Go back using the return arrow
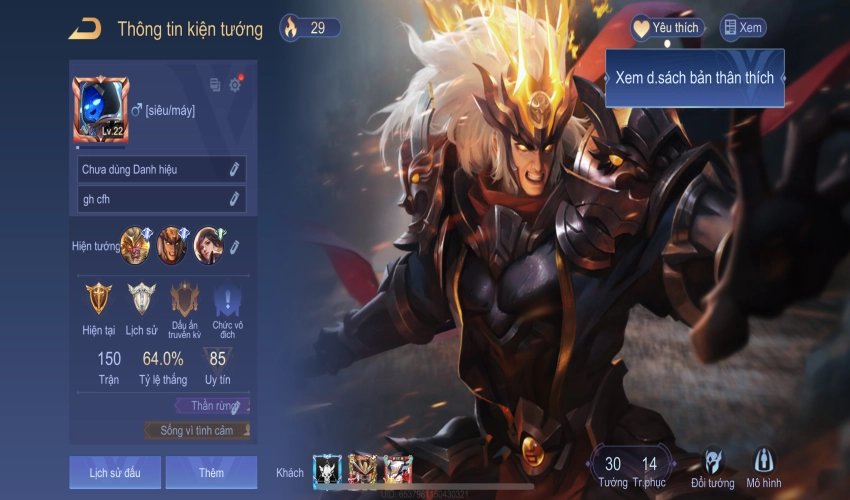The image size is (850, 500). pos(84,29)
